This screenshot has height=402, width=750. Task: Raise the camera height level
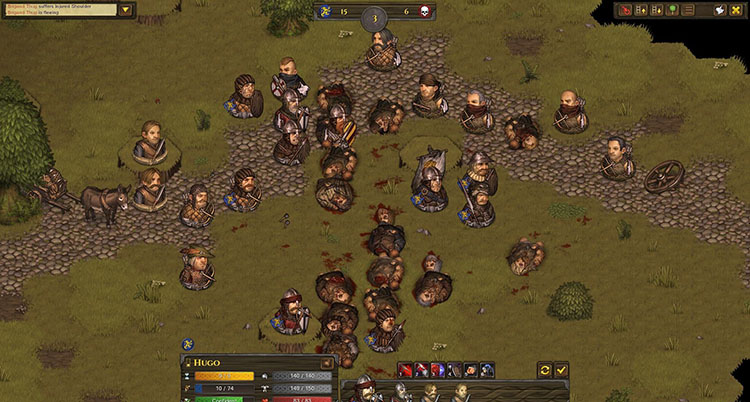tap(641, 10)
